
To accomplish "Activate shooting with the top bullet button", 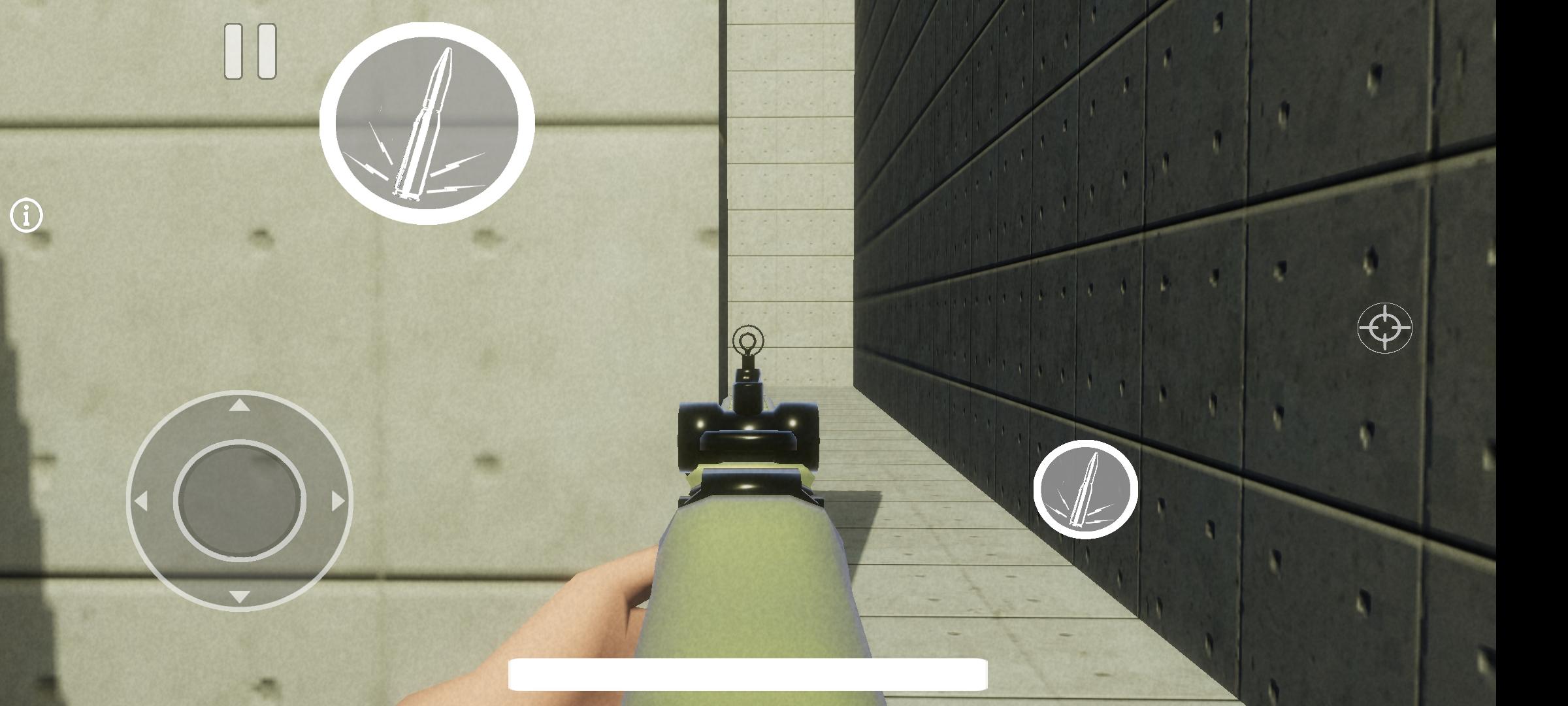I will tap(426, 123).
